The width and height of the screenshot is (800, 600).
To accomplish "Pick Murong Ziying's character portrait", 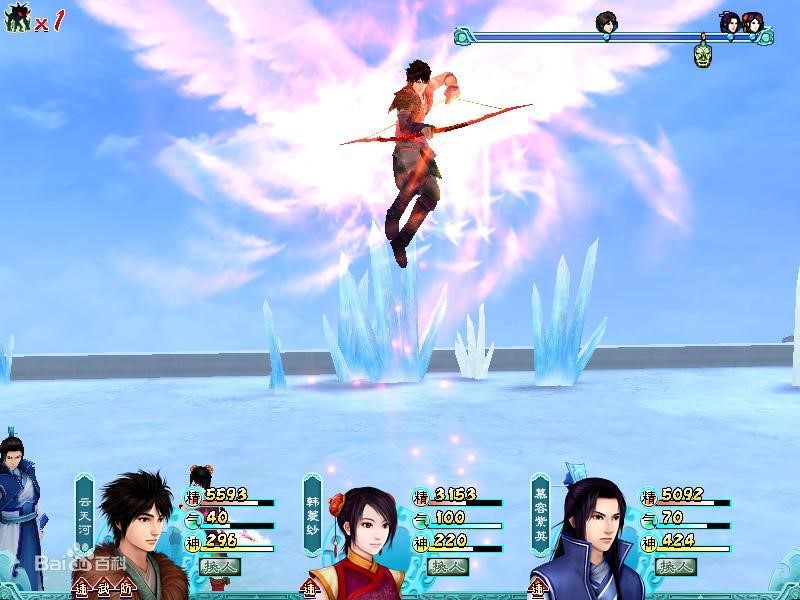I will (594, 535).
